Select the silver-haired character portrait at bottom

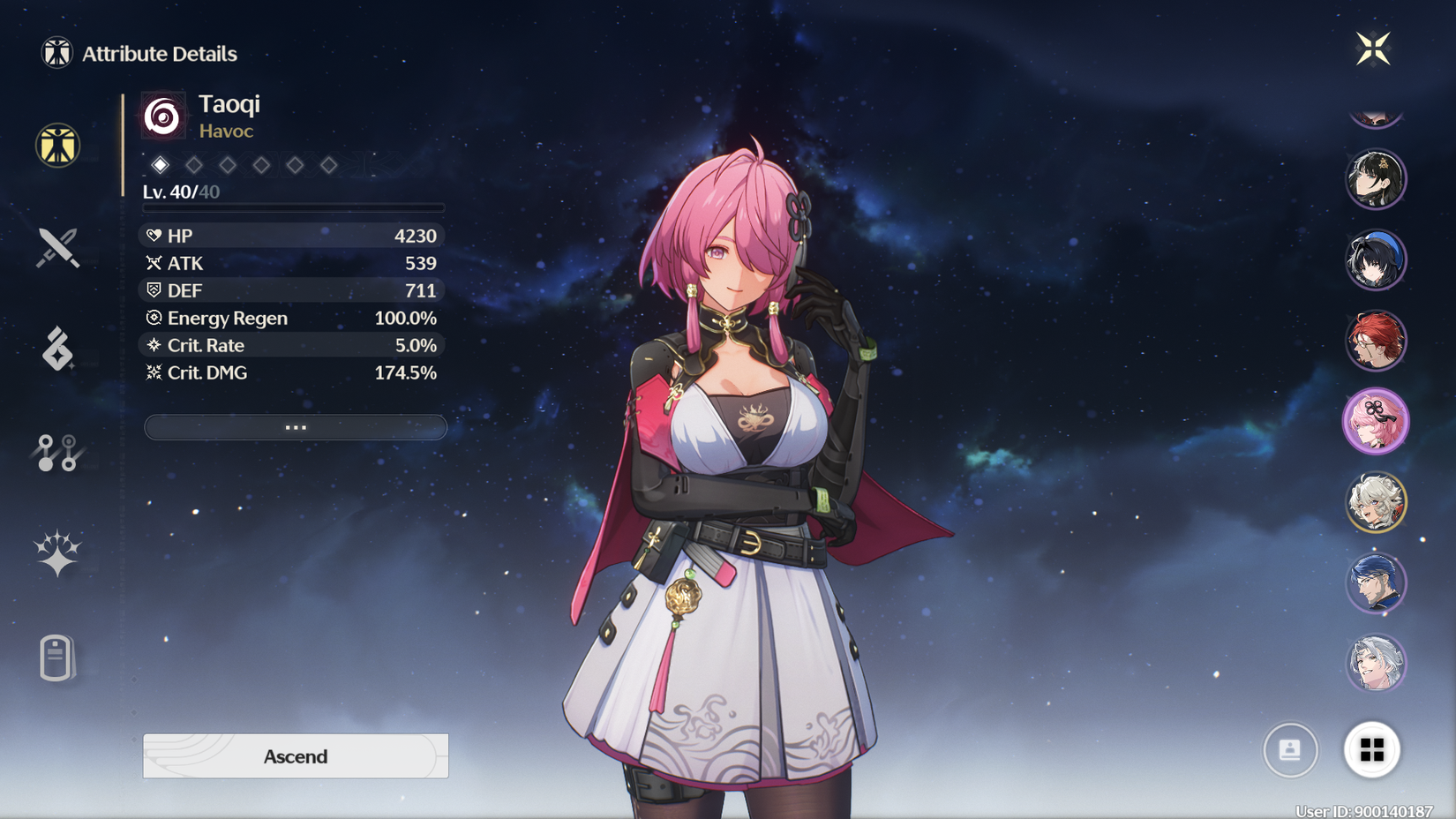tap(1376, 664)
